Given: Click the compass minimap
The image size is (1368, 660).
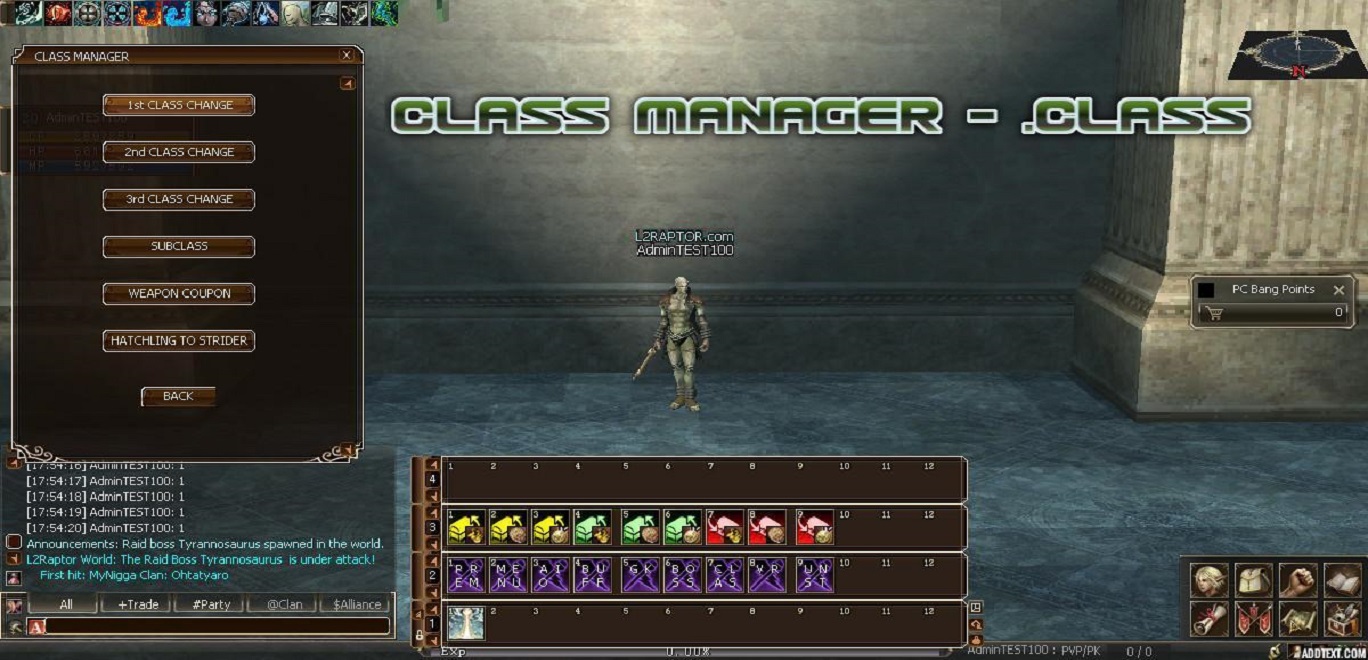Looking at the screenshot, I should click(x=1297, y=55).
